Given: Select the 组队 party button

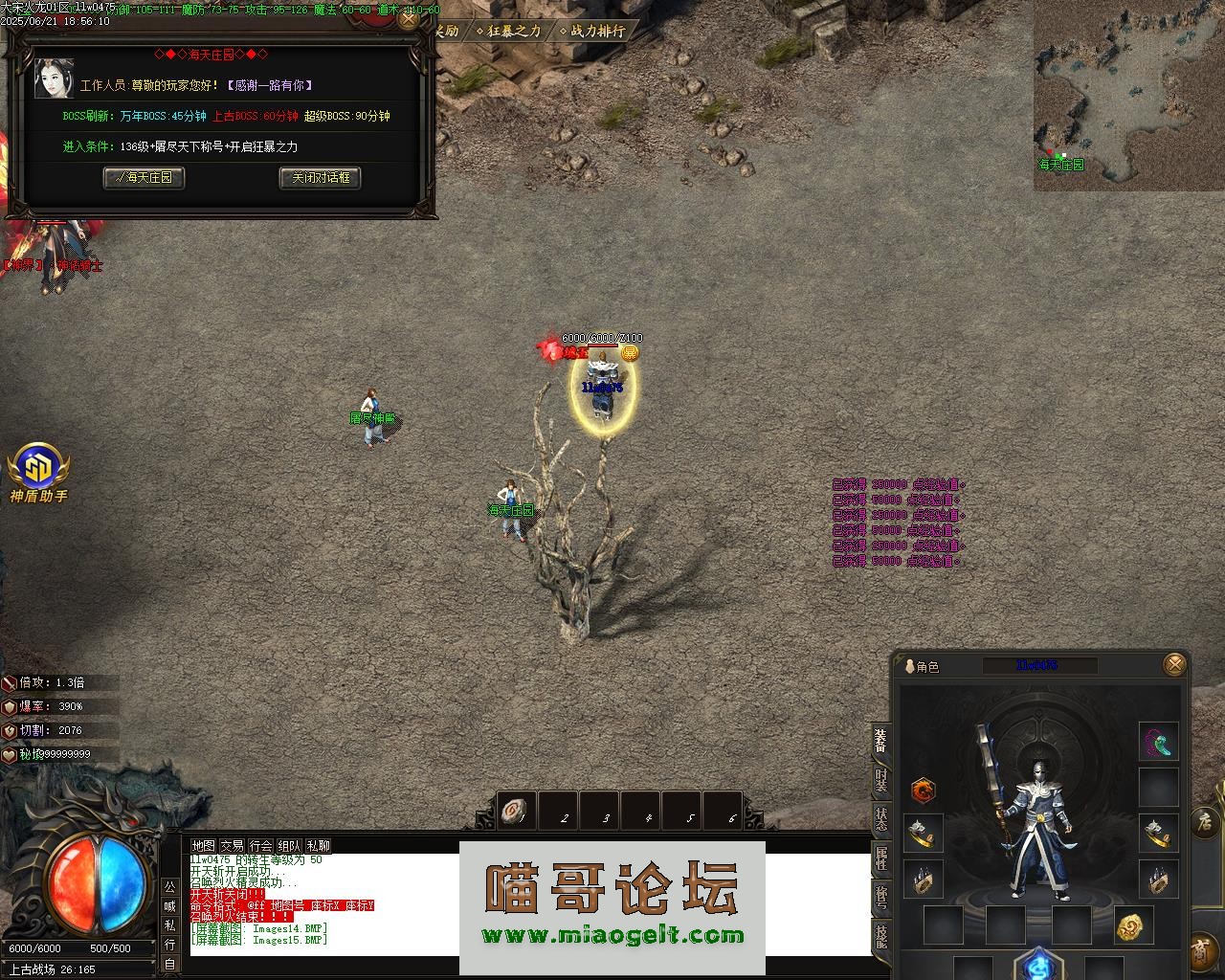Looking at the screenshot, I should click(x=289, y=846).
